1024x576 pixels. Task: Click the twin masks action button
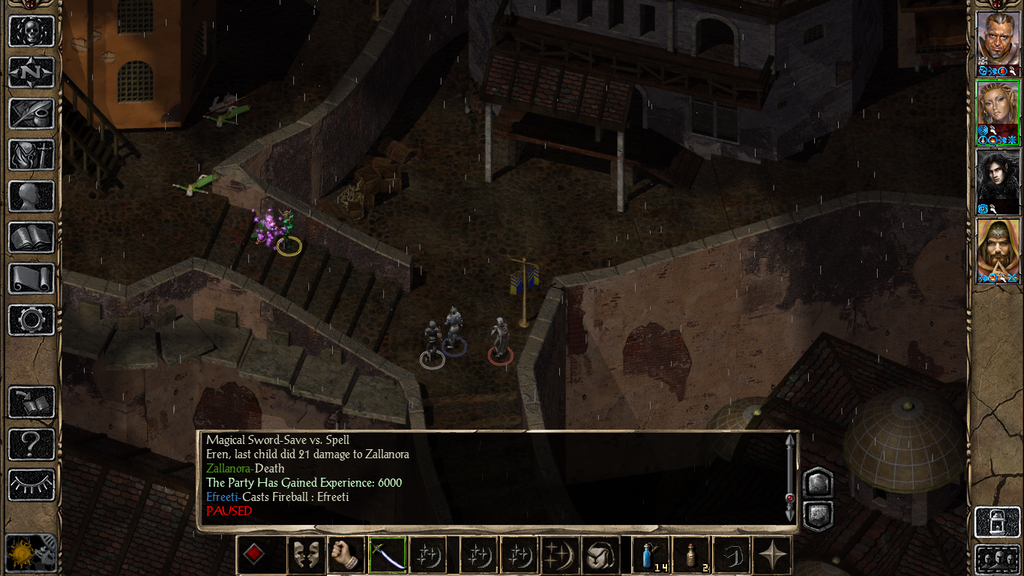click(x=306, y=555)
